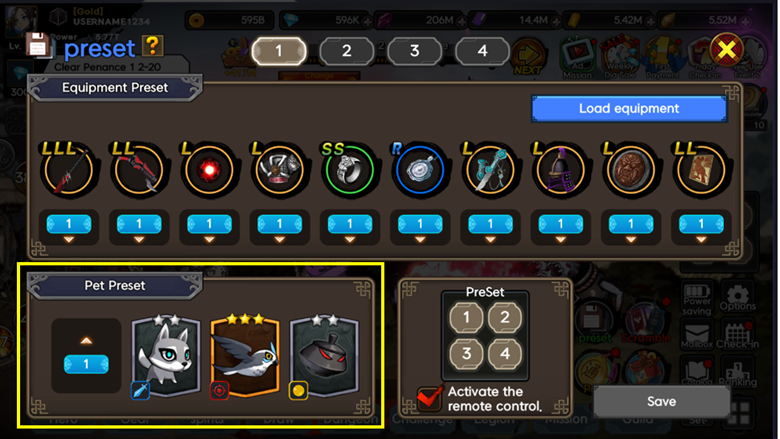Open the pet preset number selector

pos(86,364)
